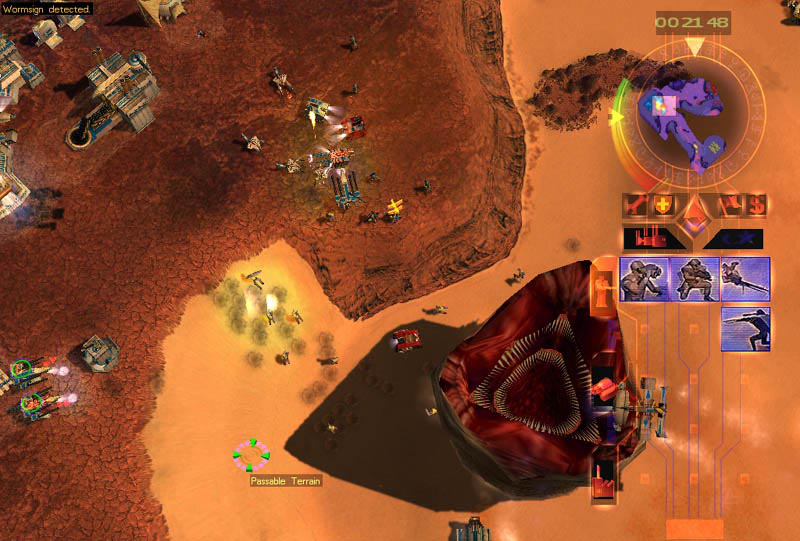This screenshot has width=800, height=541.
Task: Queue the kneeling infantry soldier
Action: click(x=695, y=279)
